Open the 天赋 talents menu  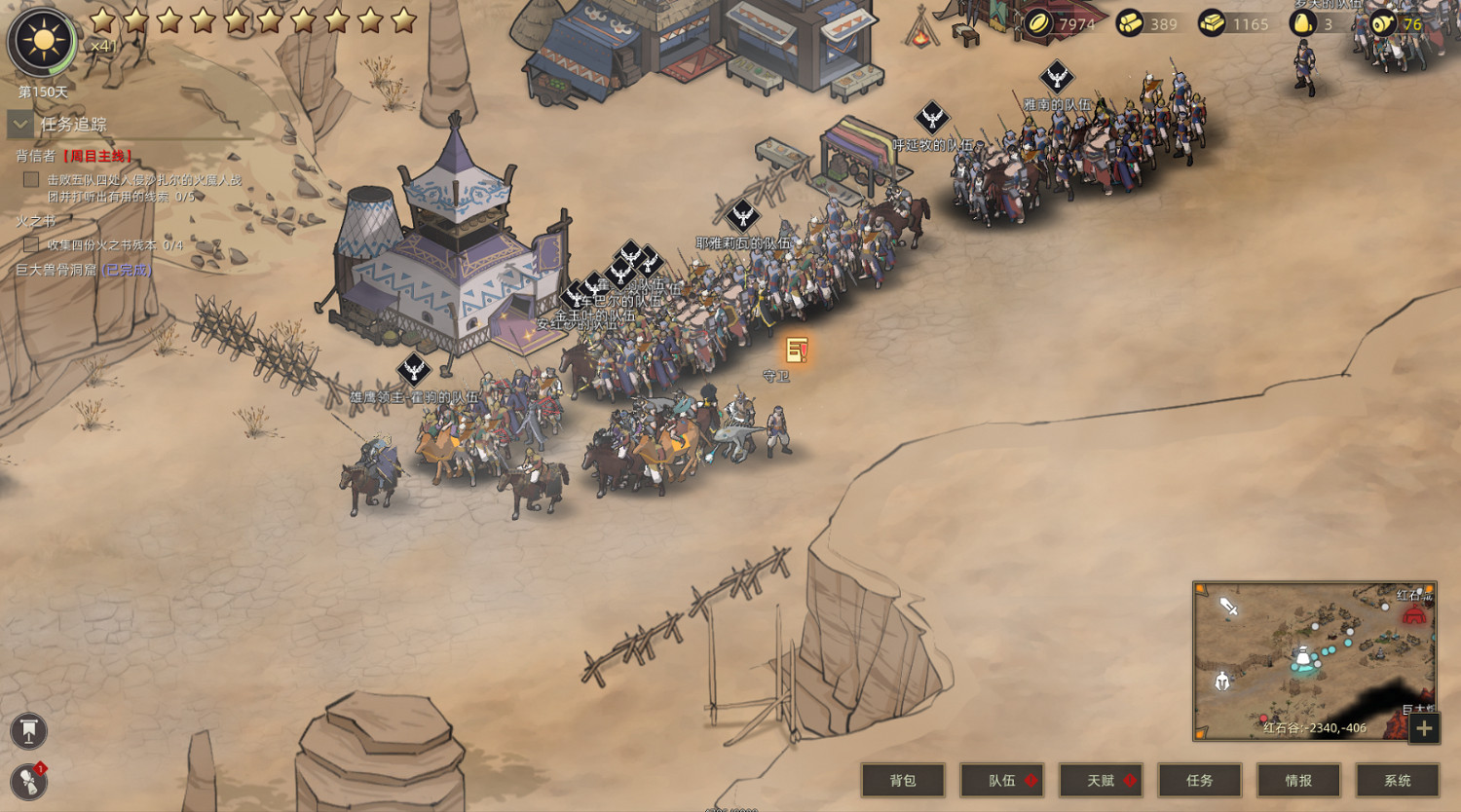click(x=1101, y=780)
